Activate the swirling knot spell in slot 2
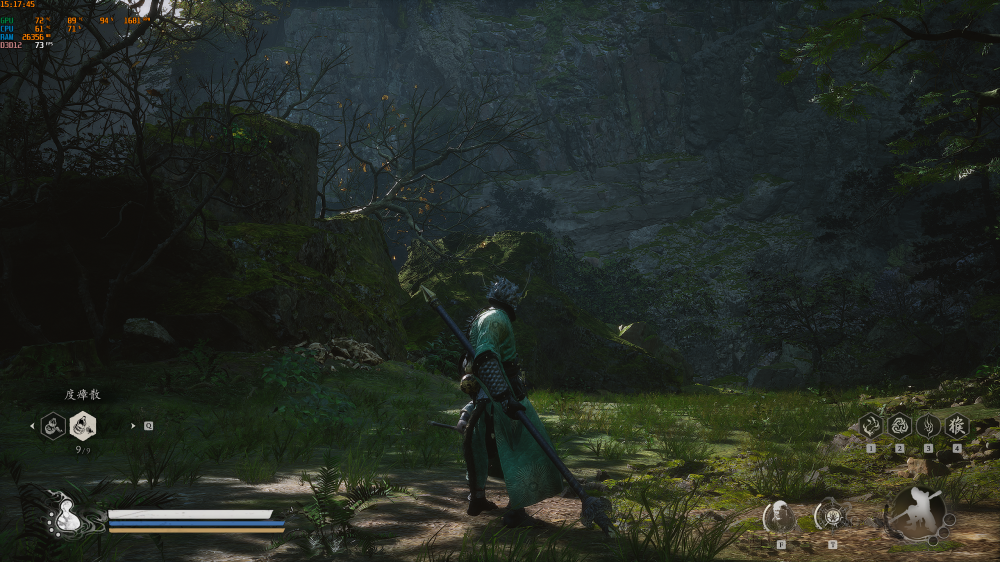The image size is (1000, 562). click(x=899, y=425)
